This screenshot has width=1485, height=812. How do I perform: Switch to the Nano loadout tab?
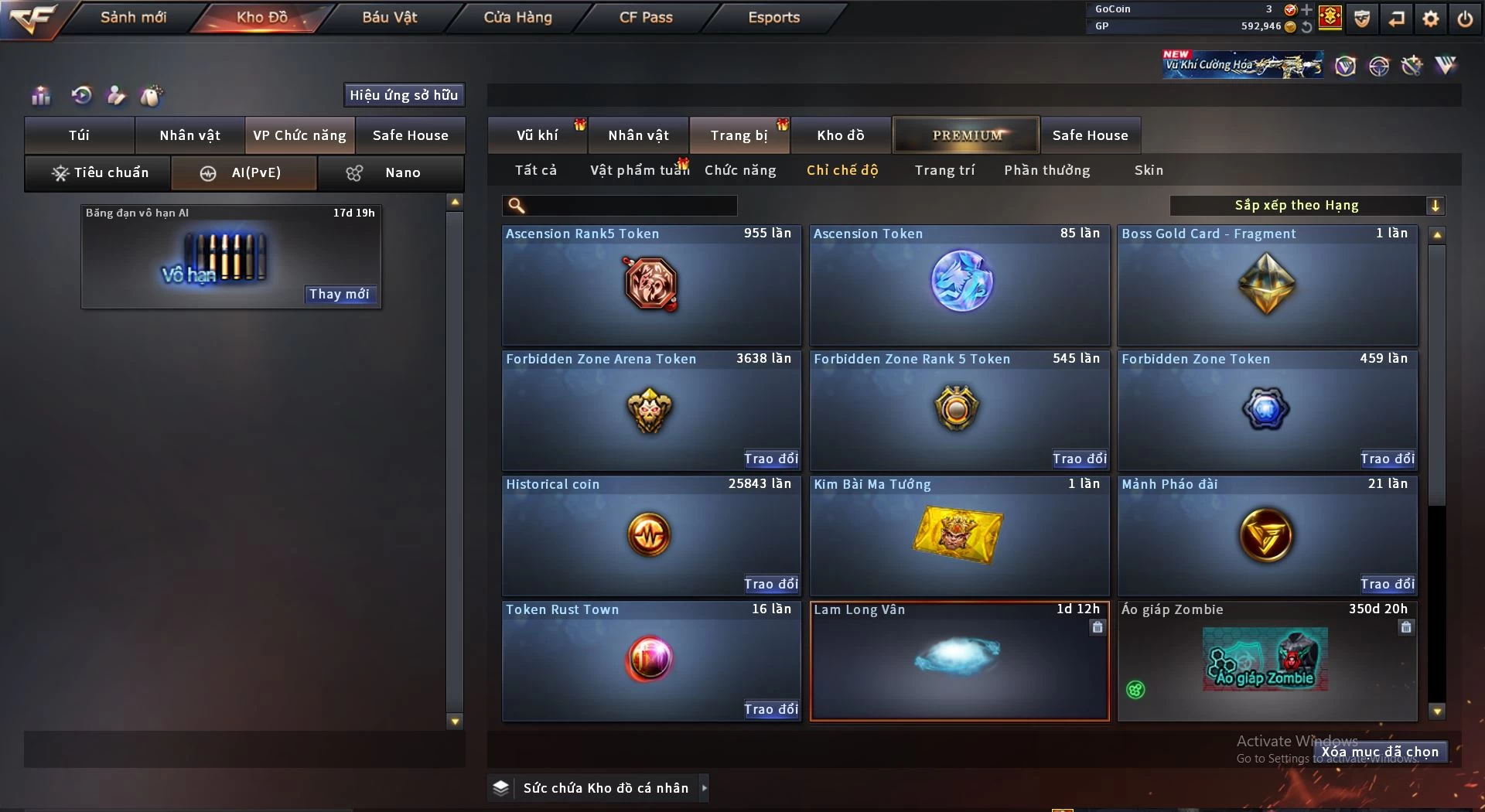point(391,172)
